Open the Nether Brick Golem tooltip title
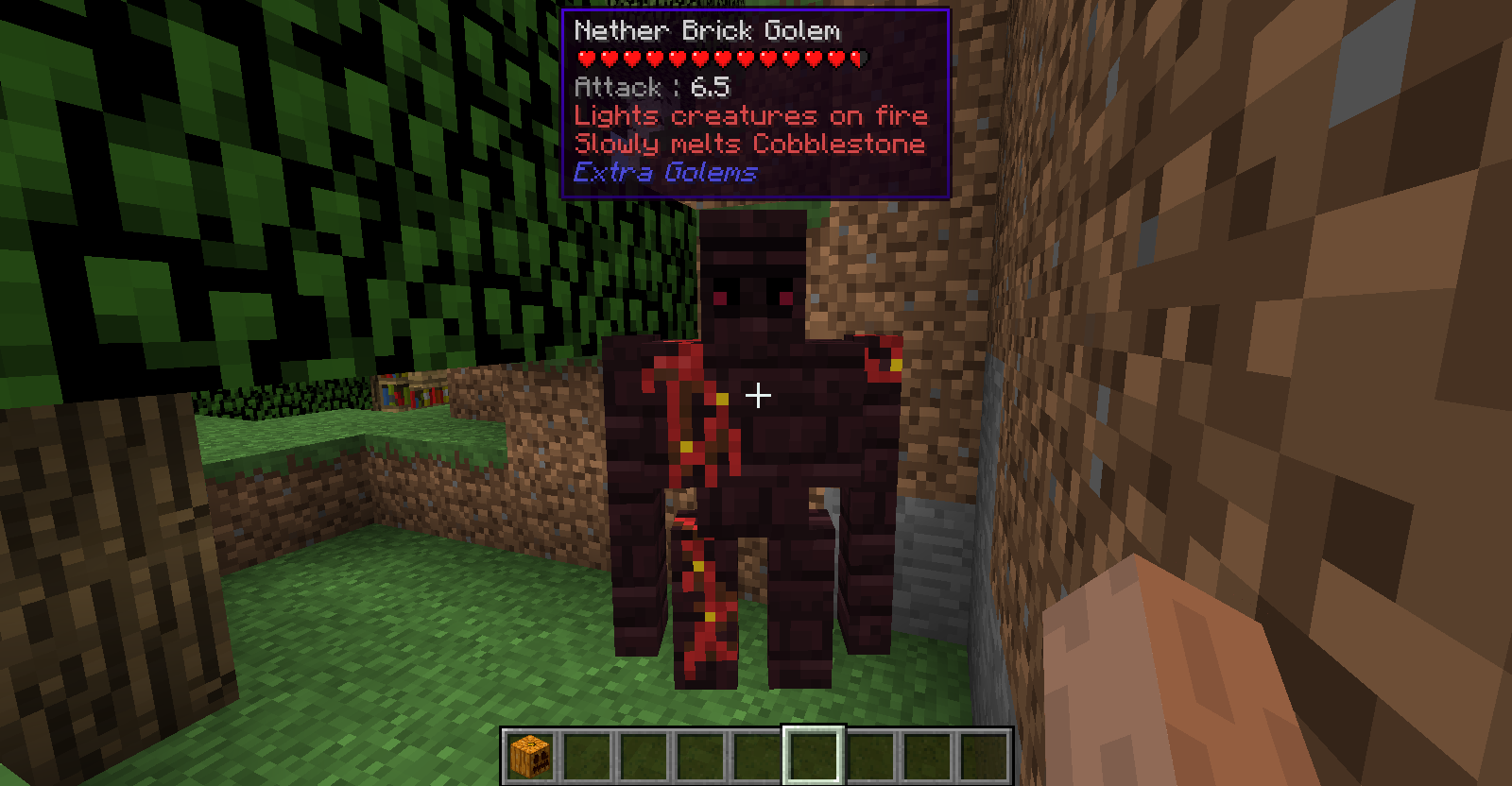Screen dimensions: 1512x786 coord(707,30)
